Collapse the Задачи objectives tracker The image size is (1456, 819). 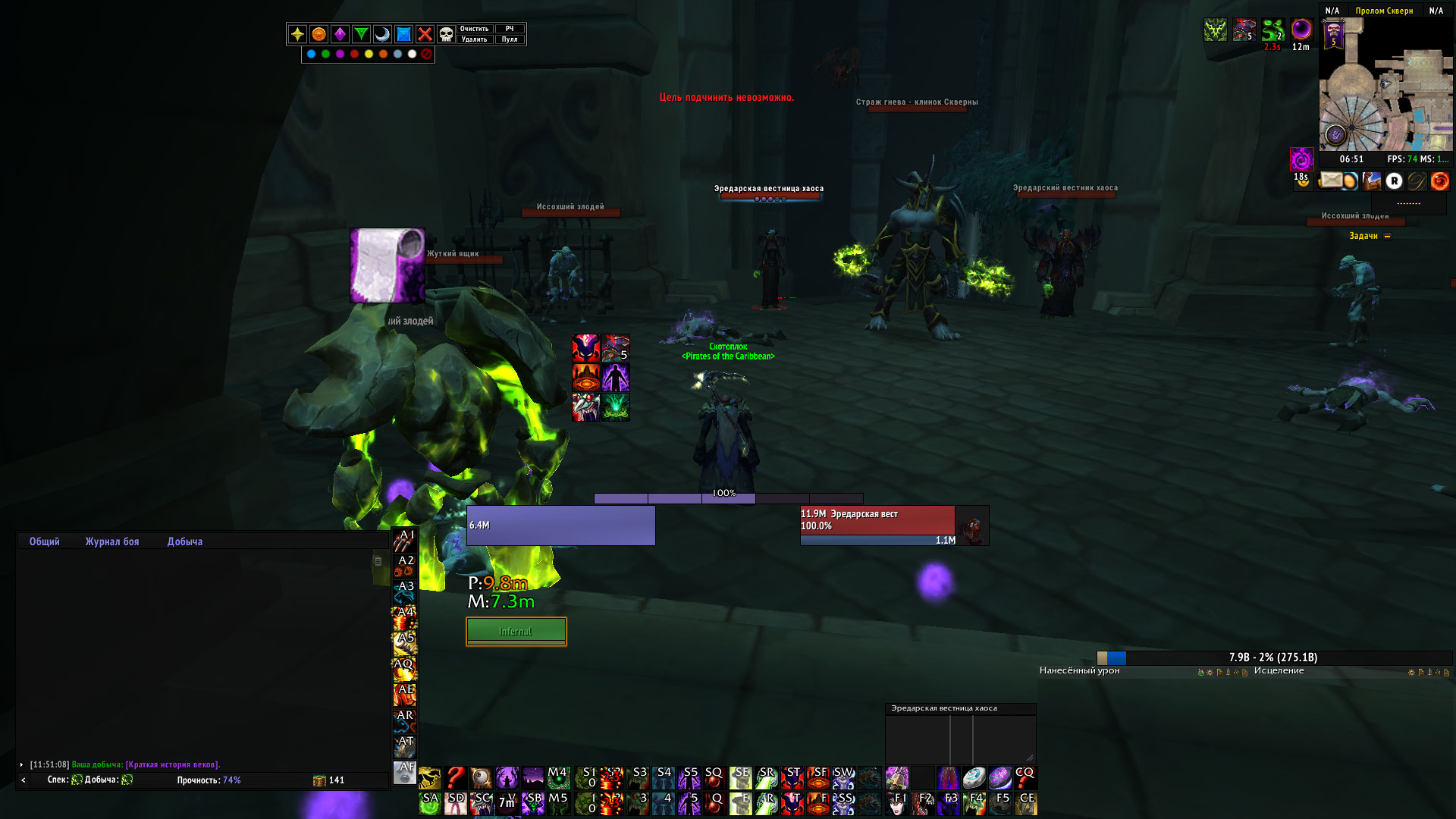(1388, 237)
